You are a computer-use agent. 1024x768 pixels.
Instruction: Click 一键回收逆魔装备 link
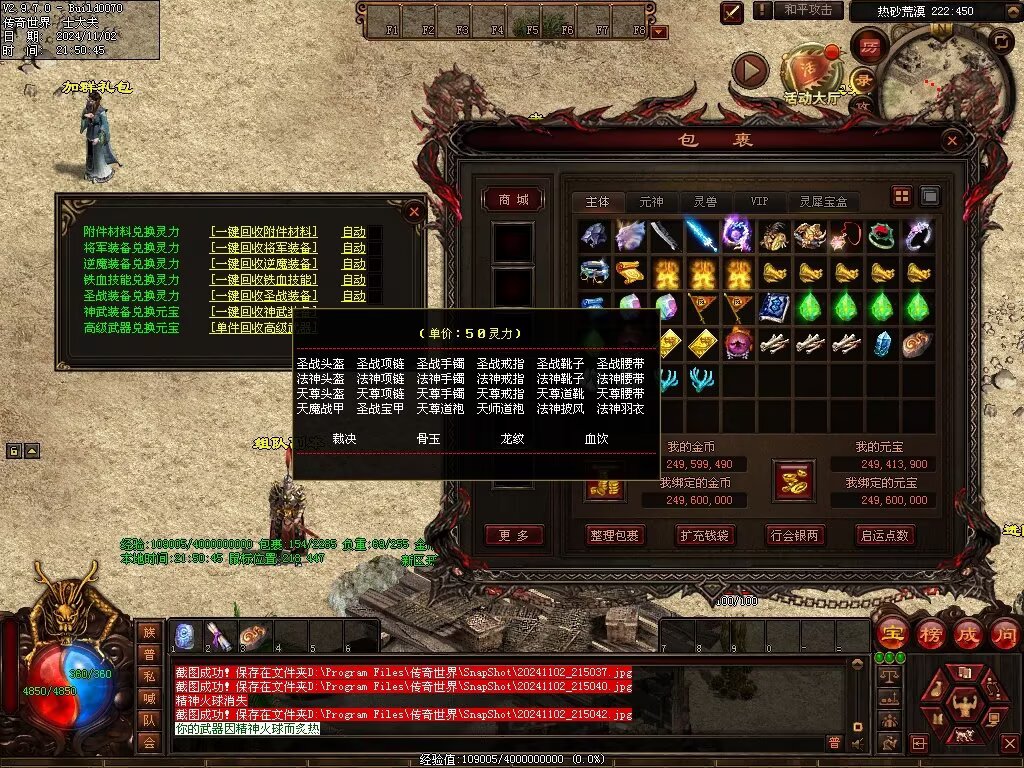(263, 264)
